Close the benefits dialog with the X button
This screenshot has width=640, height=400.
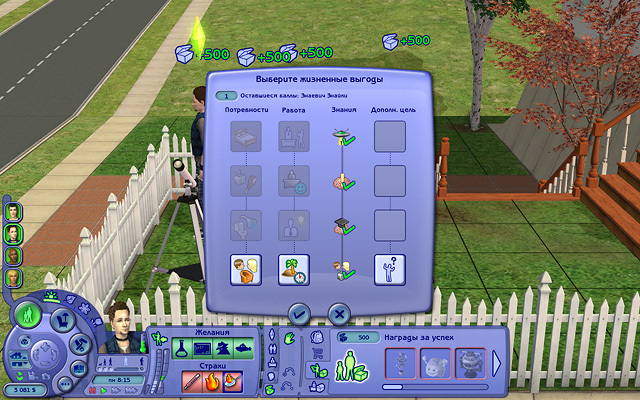click(339, 313)
